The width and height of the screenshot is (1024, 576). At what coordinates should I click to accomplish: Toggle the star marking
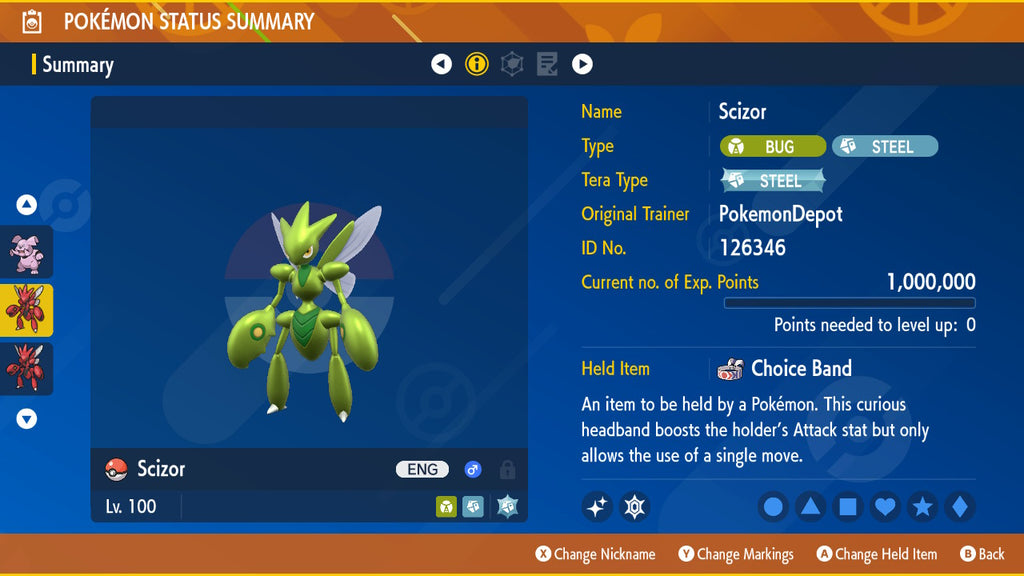(922, 507)
